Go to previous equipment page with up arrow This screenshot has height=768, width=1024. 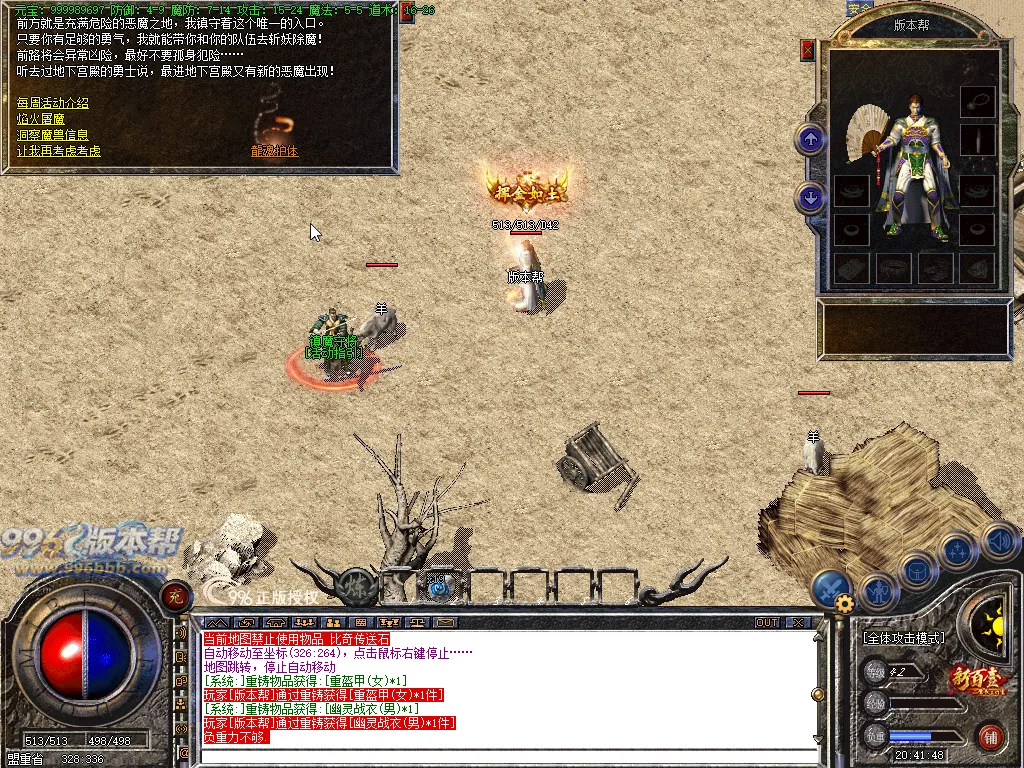pyautogui.click(x=810, y=139)
